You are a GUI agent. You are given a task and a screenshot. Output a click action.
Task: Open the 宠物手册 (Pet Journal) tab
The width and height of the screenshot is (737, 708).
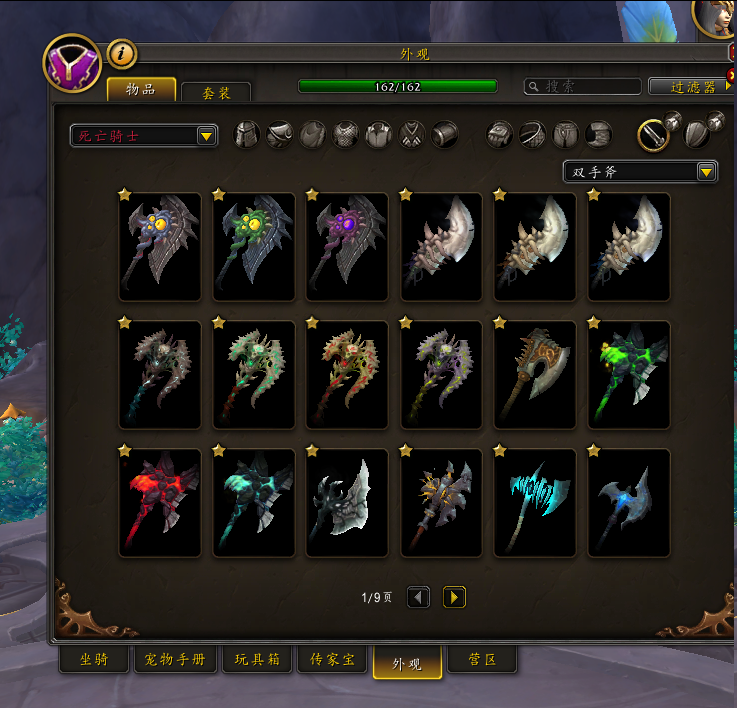176,661
